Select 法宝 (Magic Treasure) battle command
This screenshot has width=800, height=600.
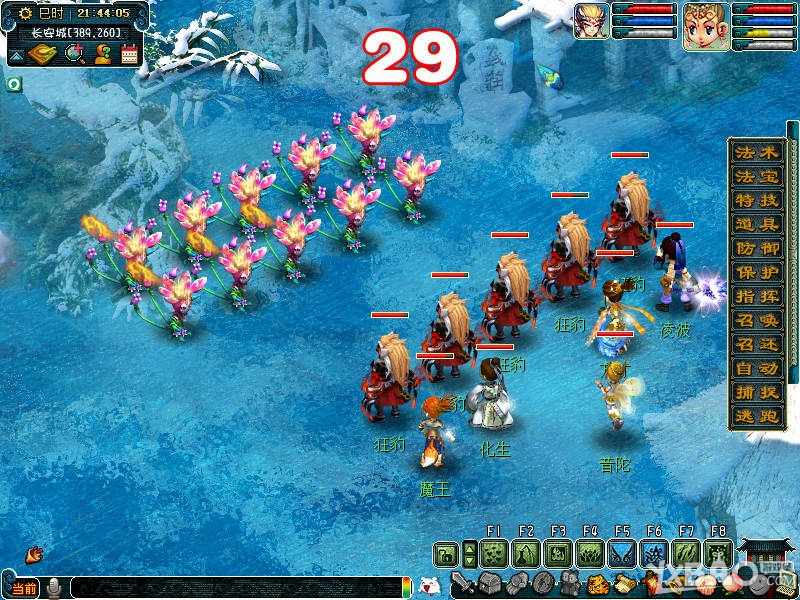point(756,177)
